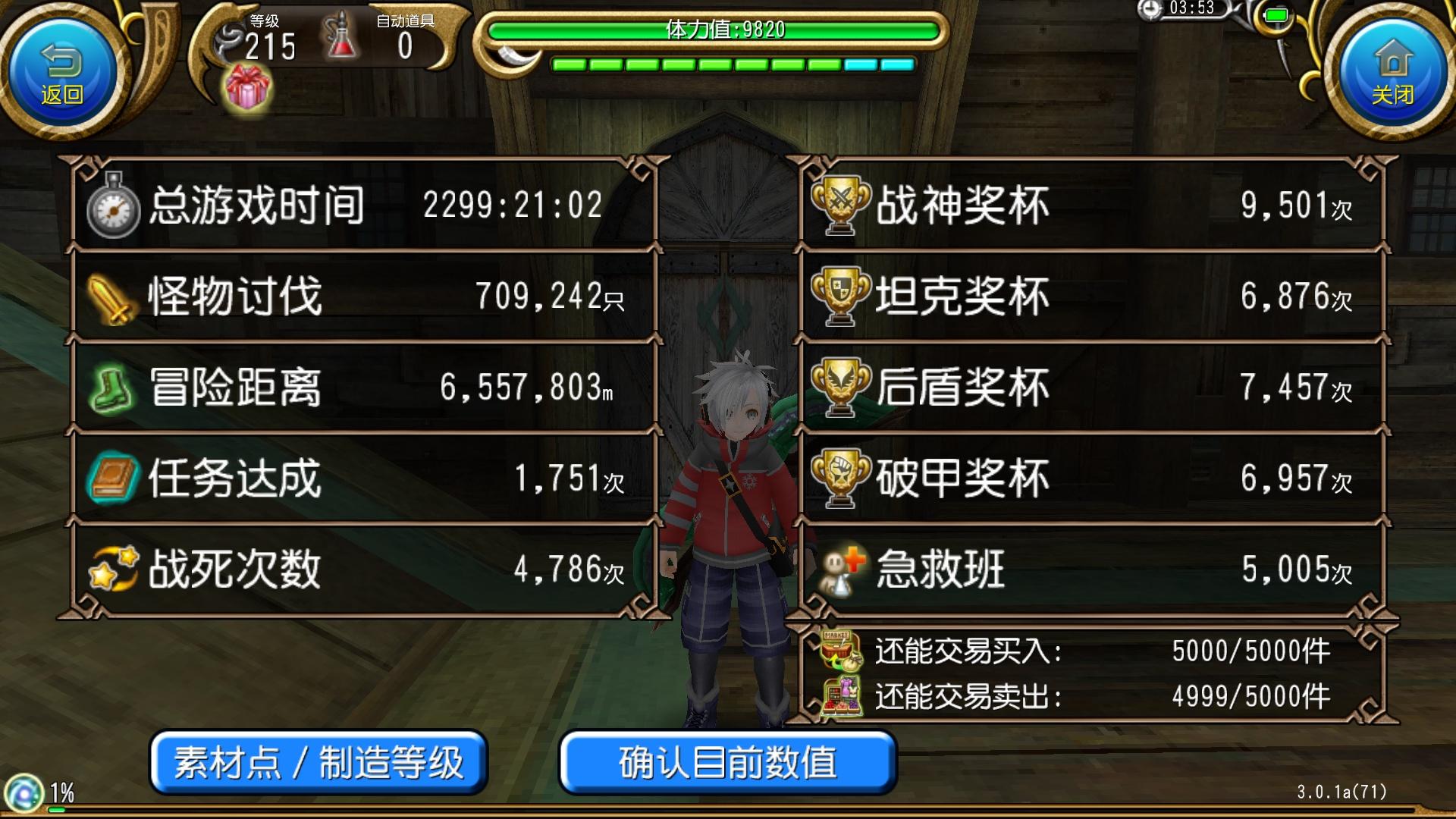Viewport: 1456px width, 819px height.
Task: Select the green boot icon for 冒险距离
Action: (x=112, y=387)
